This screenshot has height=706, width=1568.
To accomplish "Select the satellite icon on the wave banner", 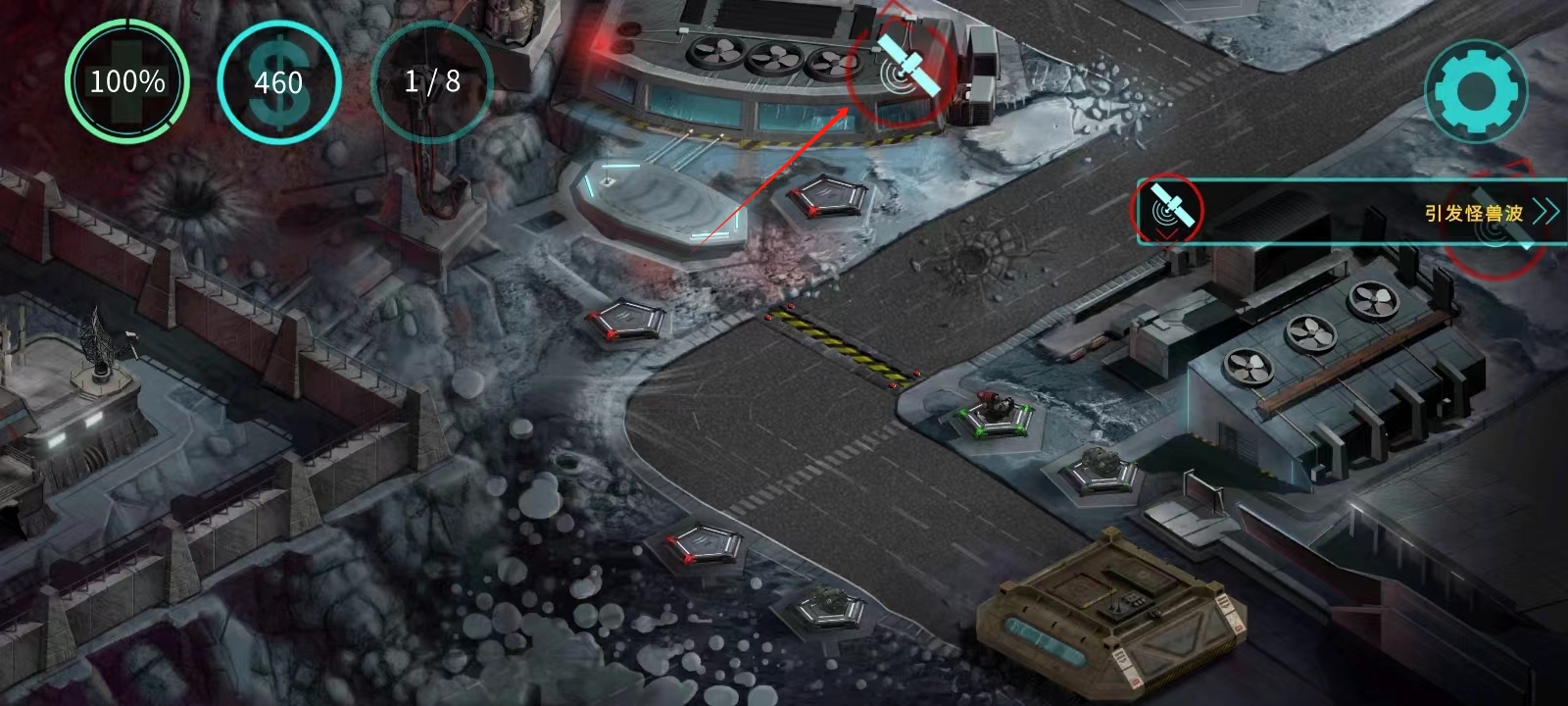I will click(1166, 210).
